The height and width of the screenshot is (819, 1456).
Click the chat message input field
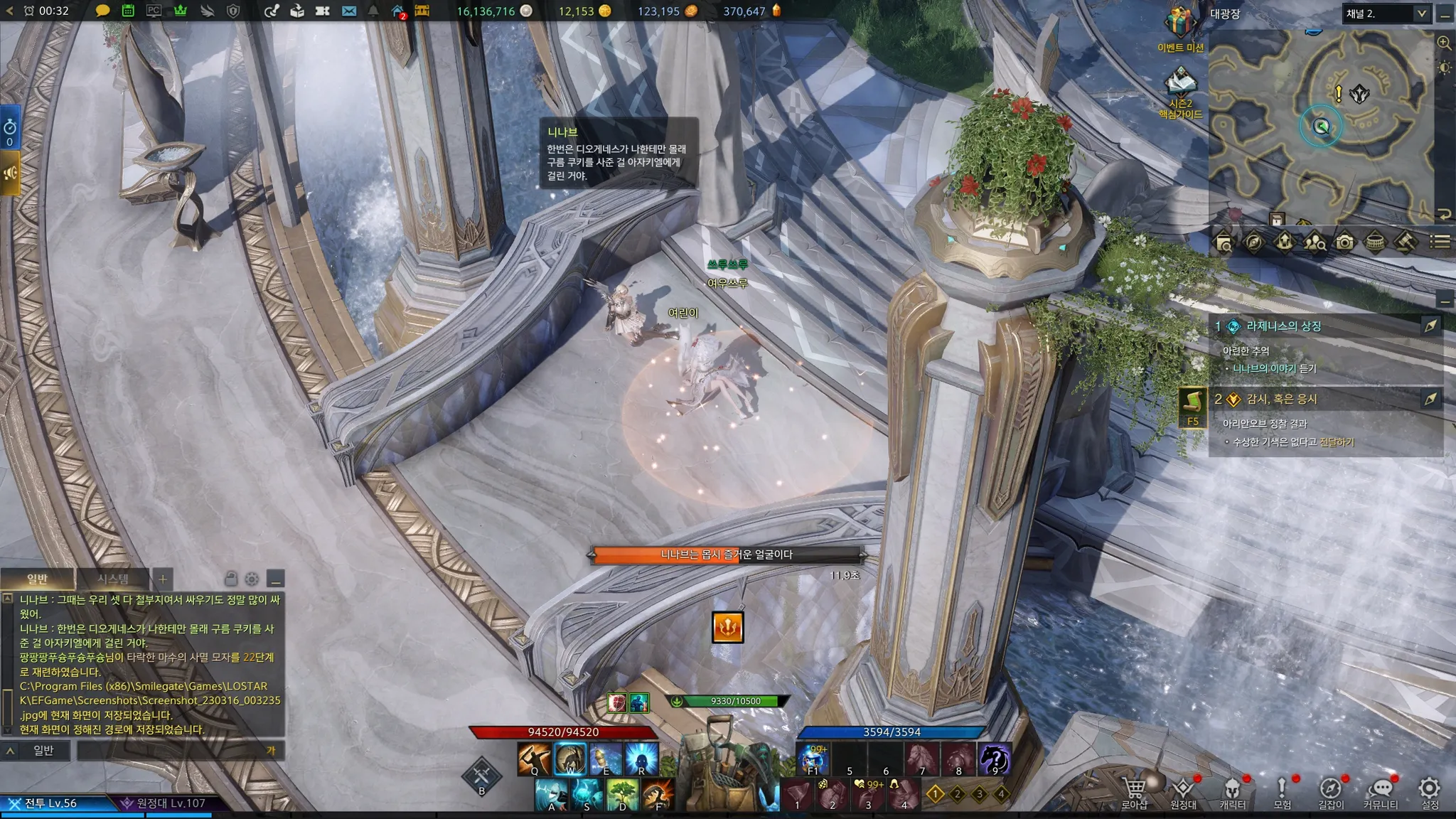(171, 751)
